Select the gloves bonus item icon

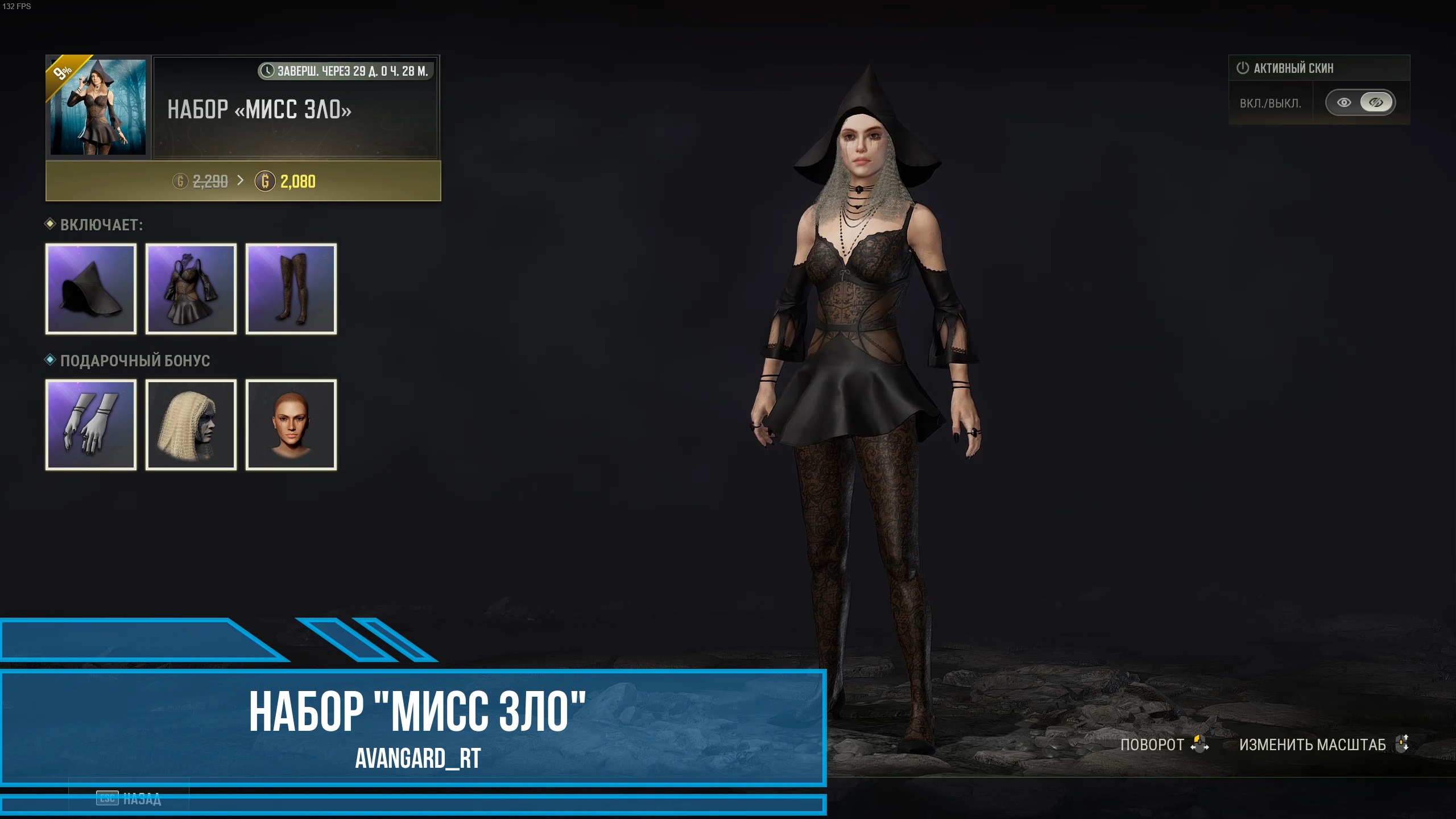[x=91, y=424]
